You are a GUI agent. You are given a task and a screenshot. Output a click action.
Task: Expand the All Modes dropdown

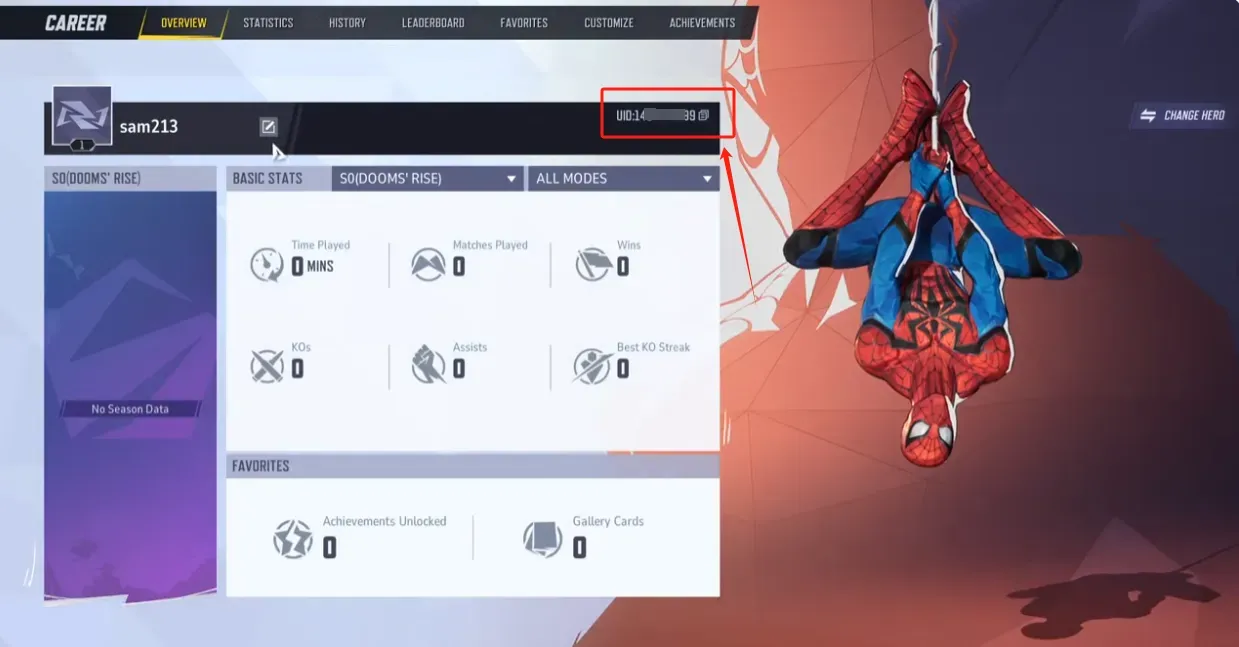[624, 178]
